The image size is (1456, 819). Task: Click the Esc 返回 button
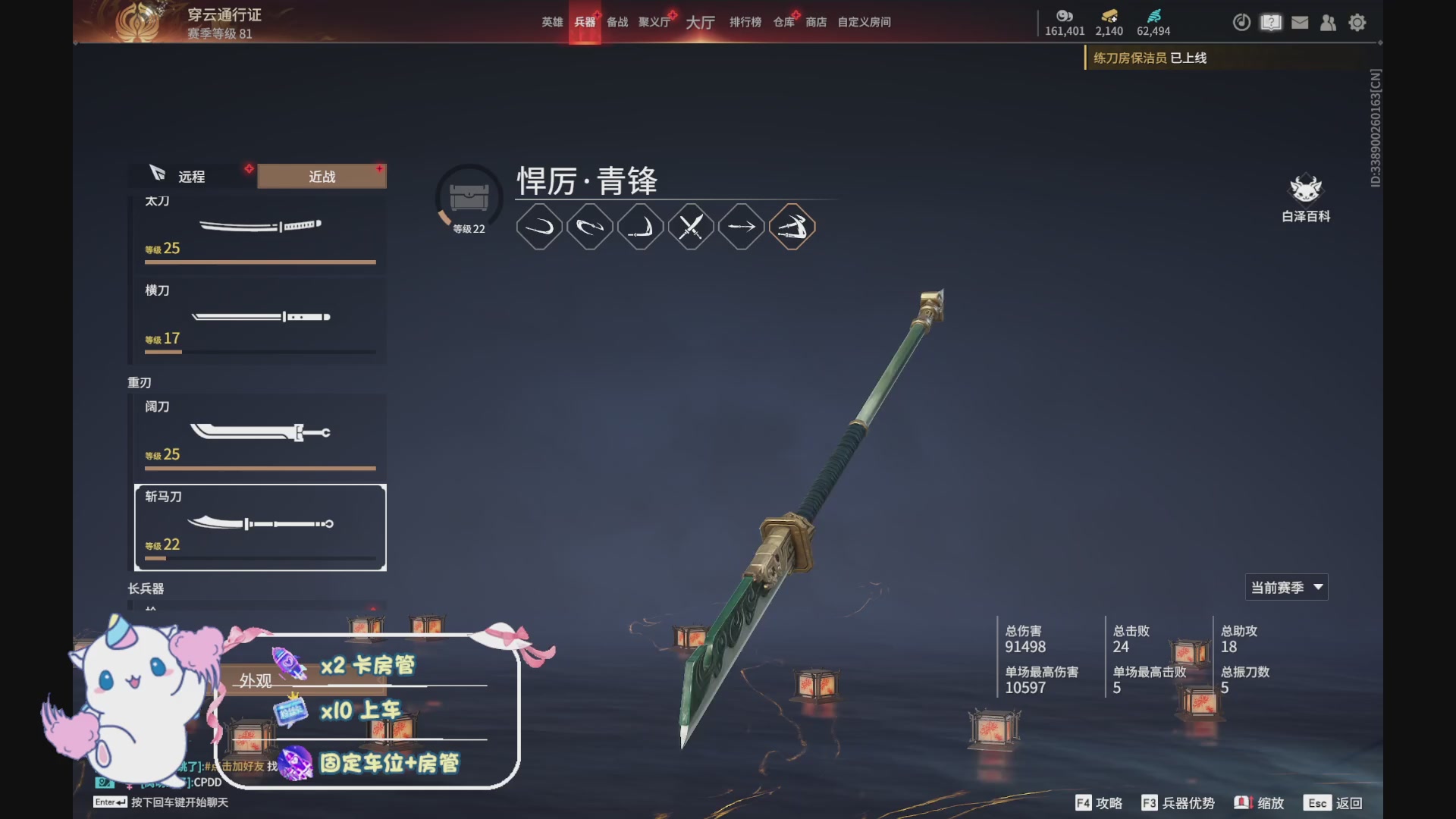click(1333, 802)
